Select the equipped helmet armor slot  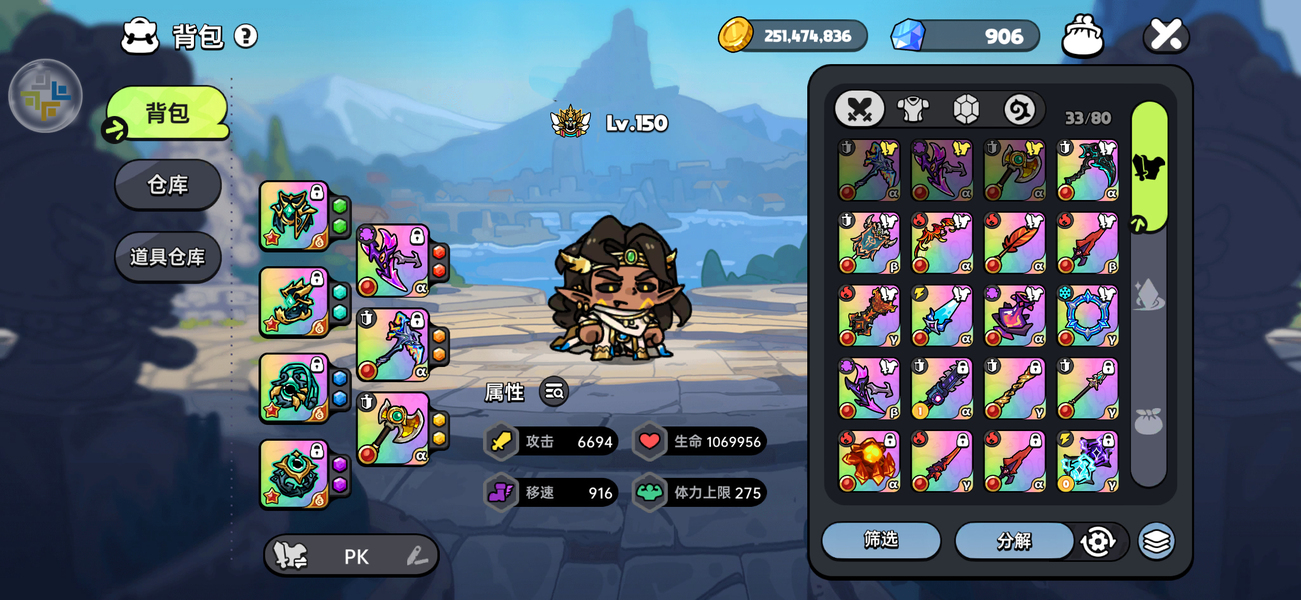[x=294, y=215]
